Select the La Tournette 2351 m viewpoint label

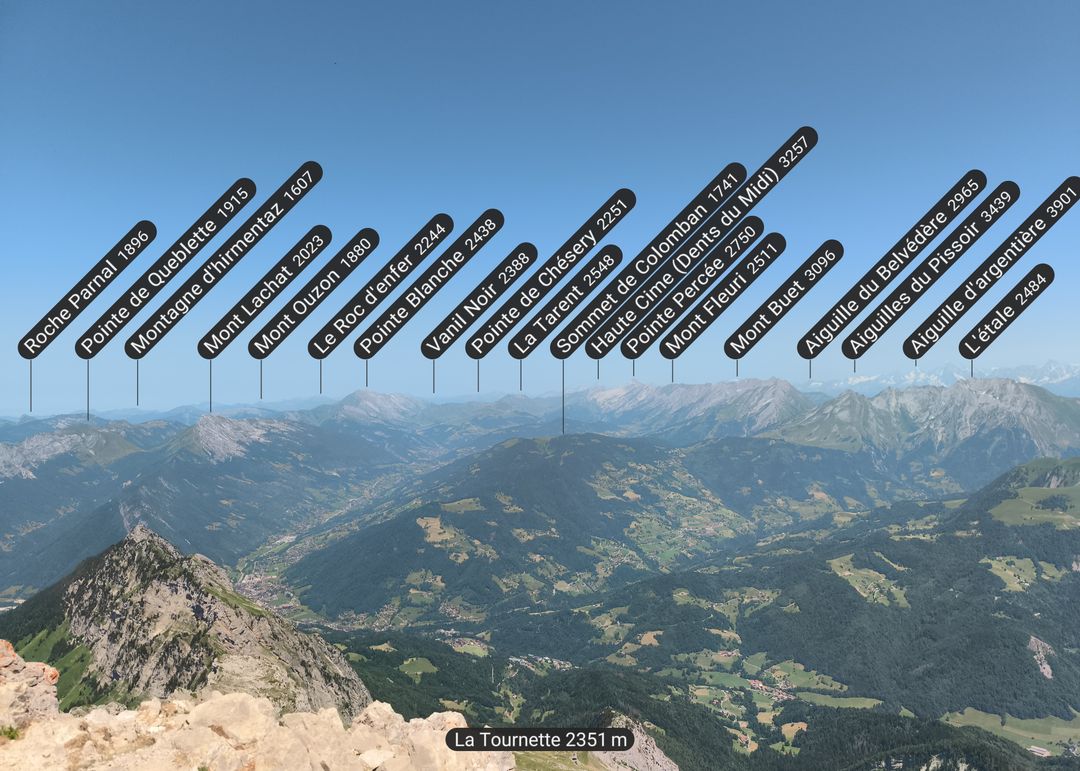pyautogui.click(x=540, y=740)
